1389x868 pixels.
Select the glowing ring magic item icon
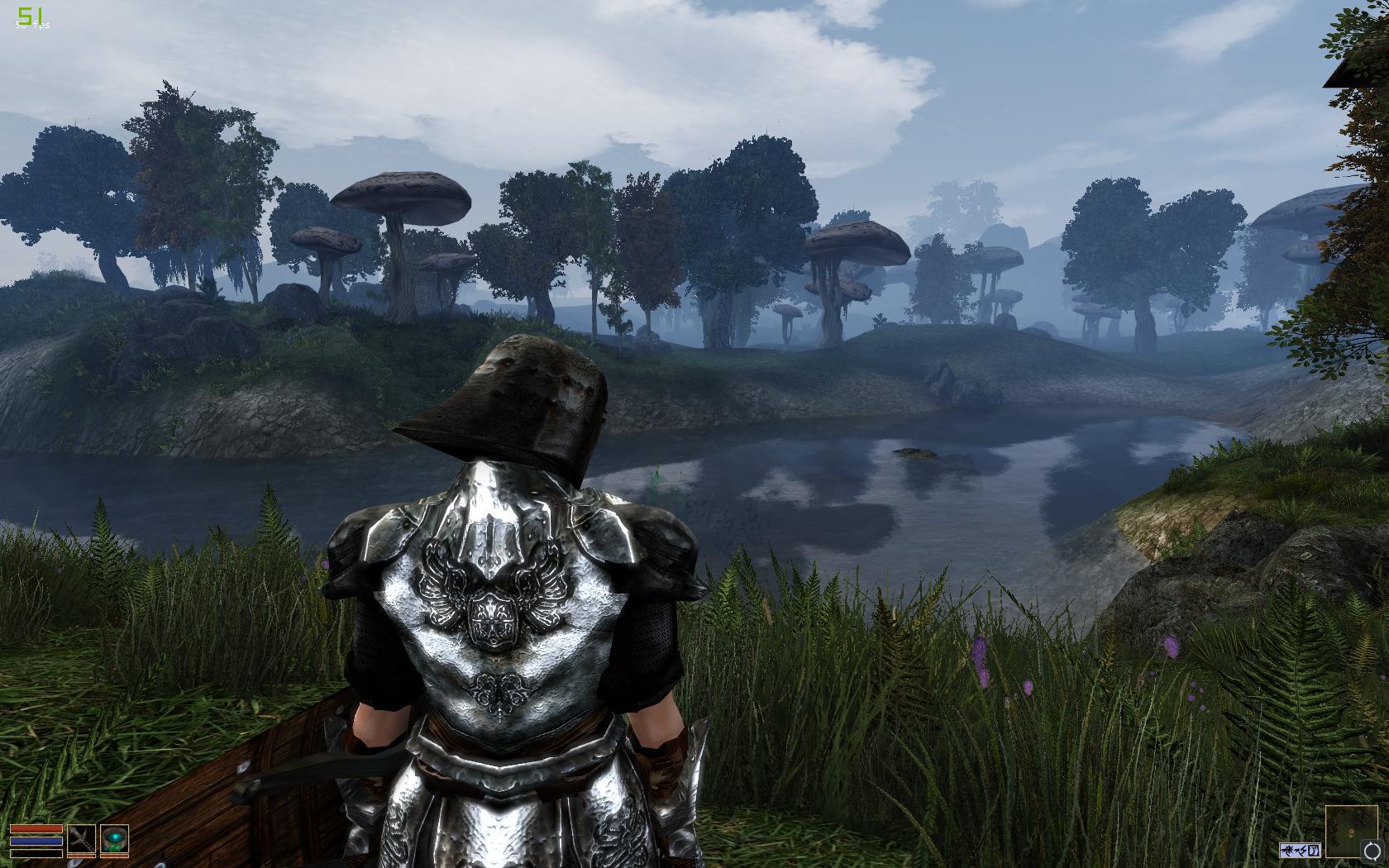tap(114, 839)
